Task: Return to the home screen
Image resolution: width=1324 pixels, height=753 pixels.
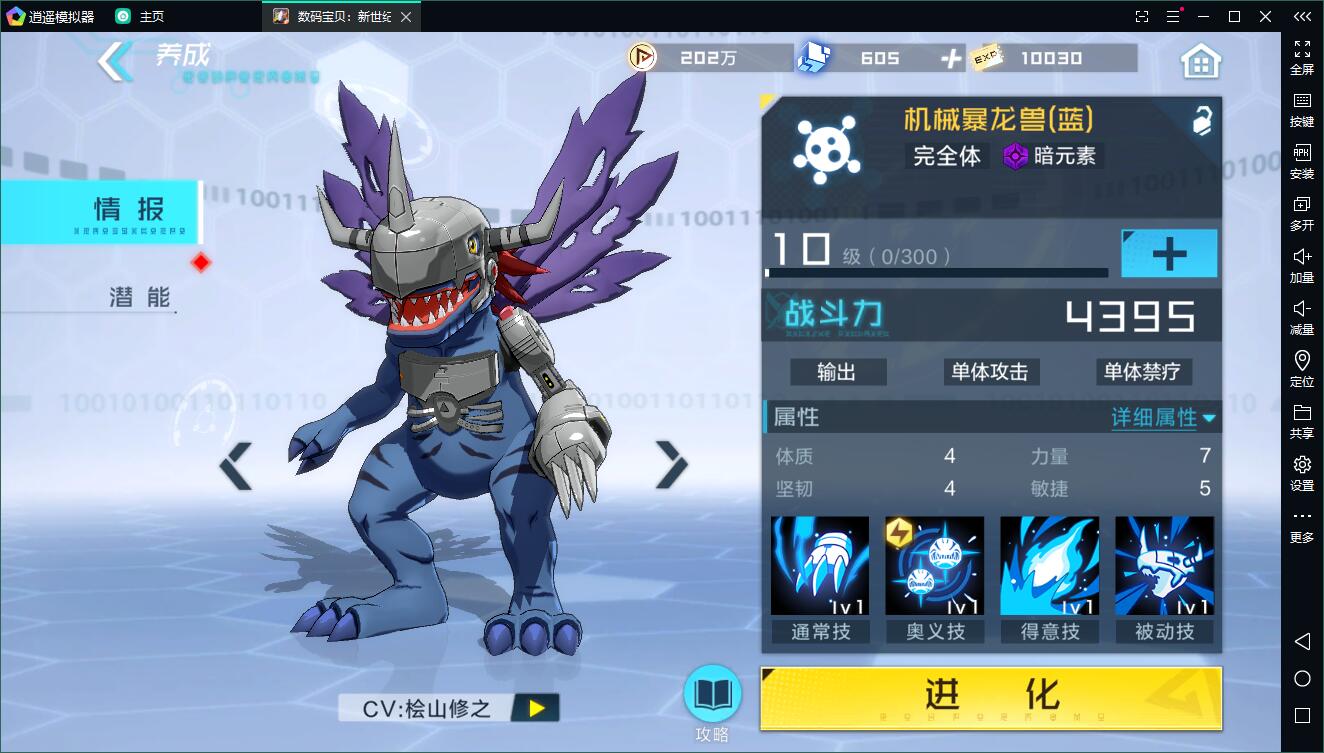Action: [1201, 61]
